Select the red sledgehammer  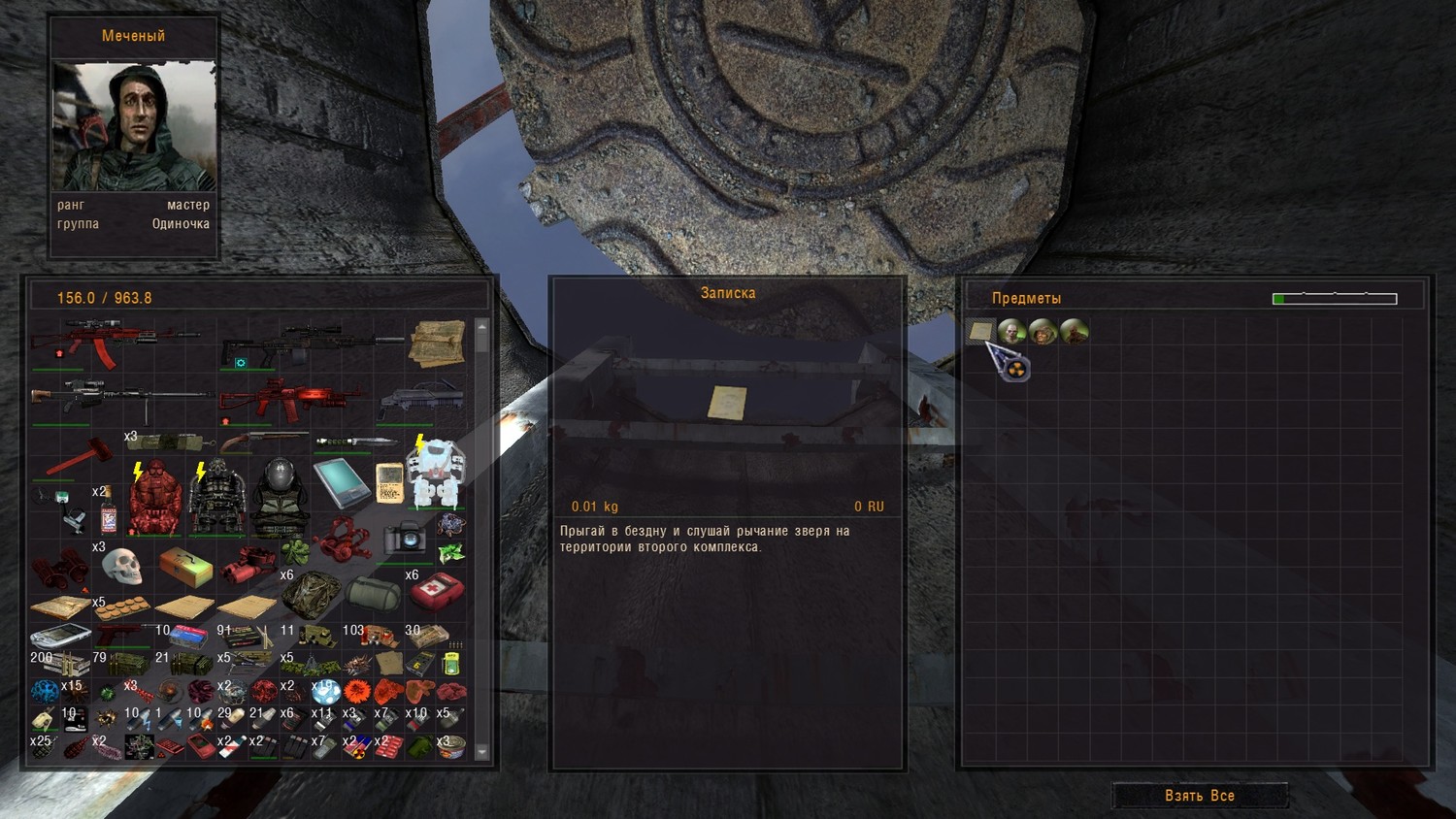pos(74,457)
